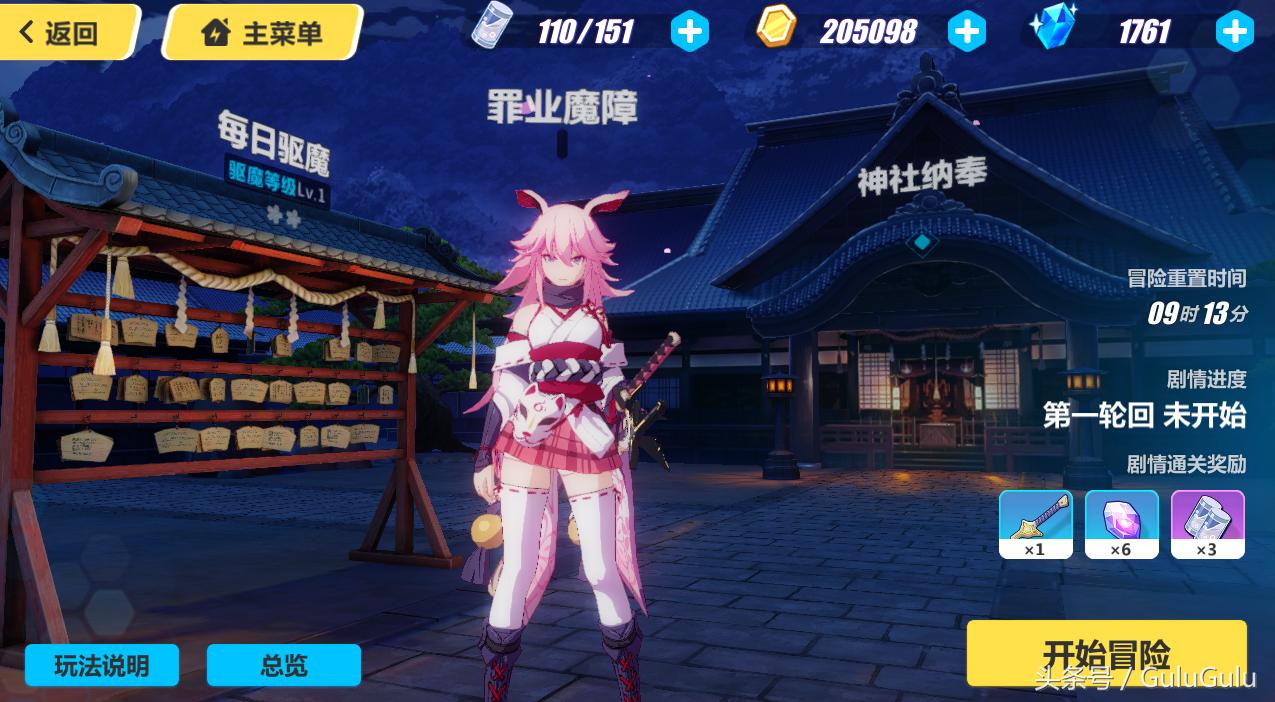
Task: Choose the 罪业魔障 mode label
Action: pyautogui.click(x=562, y=109)
